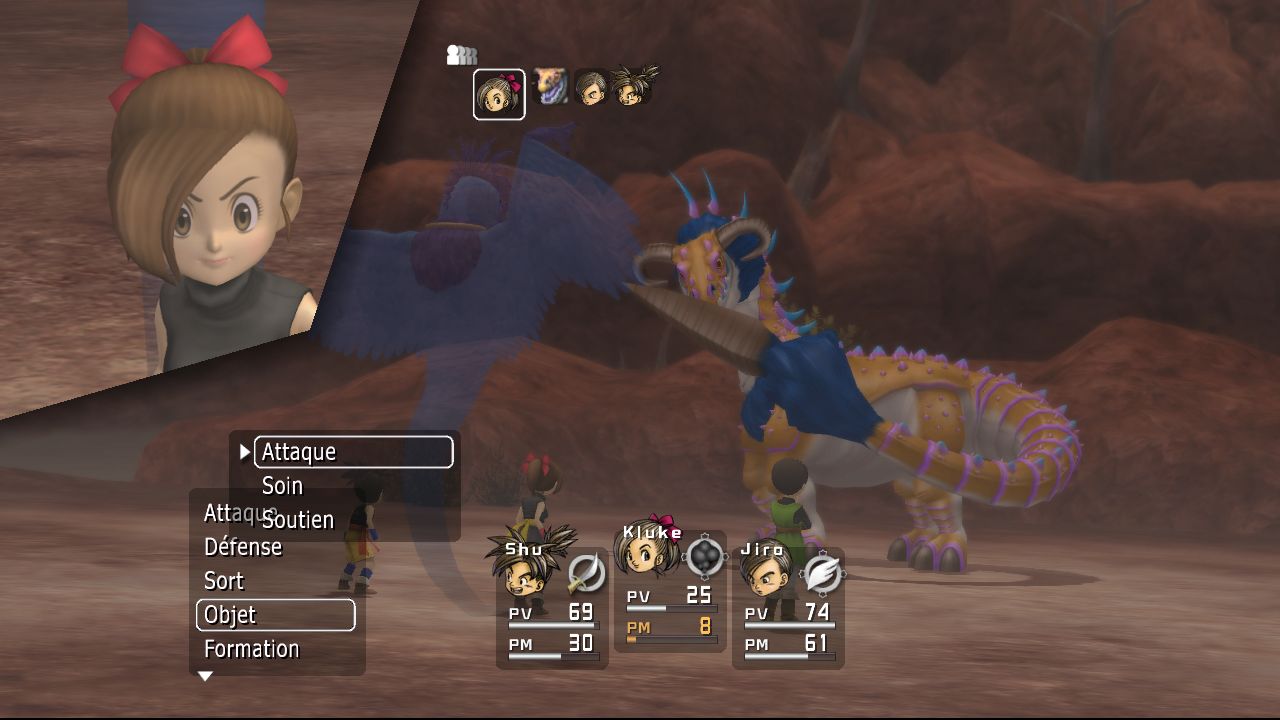This screenshot has height=720, width=1280.
Task: Choose Objet from the battle menu
Action: [x=275, y=615]
